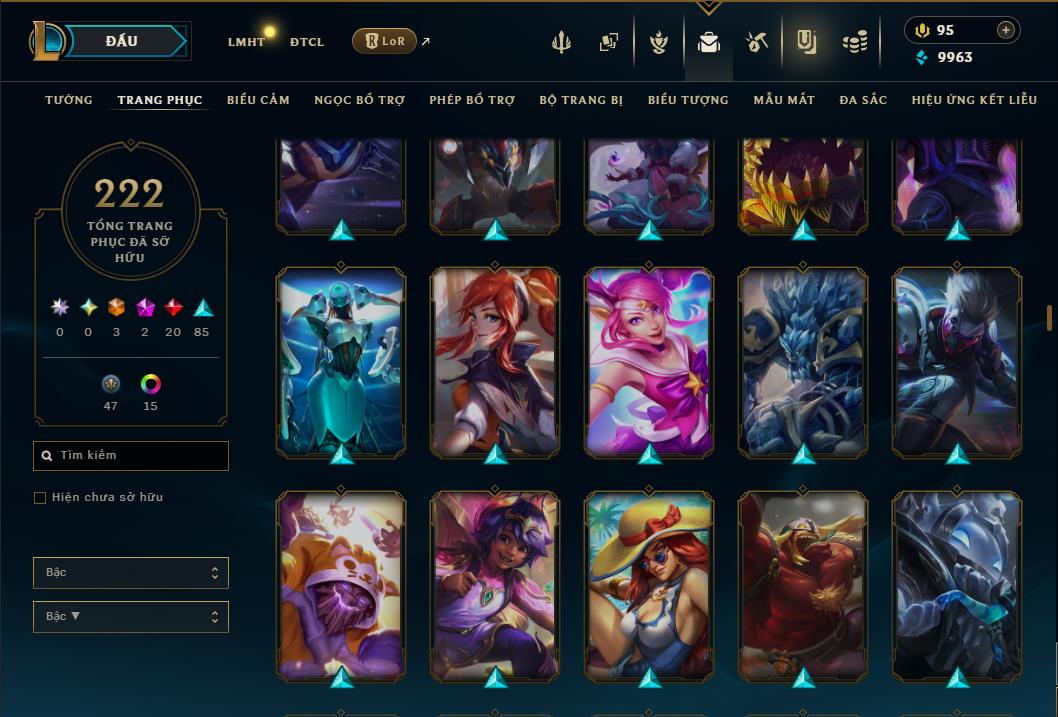Open the MẪU MẮT tab
The width and height of the screenshot is (1058, 717).
(x=784, y=100)
